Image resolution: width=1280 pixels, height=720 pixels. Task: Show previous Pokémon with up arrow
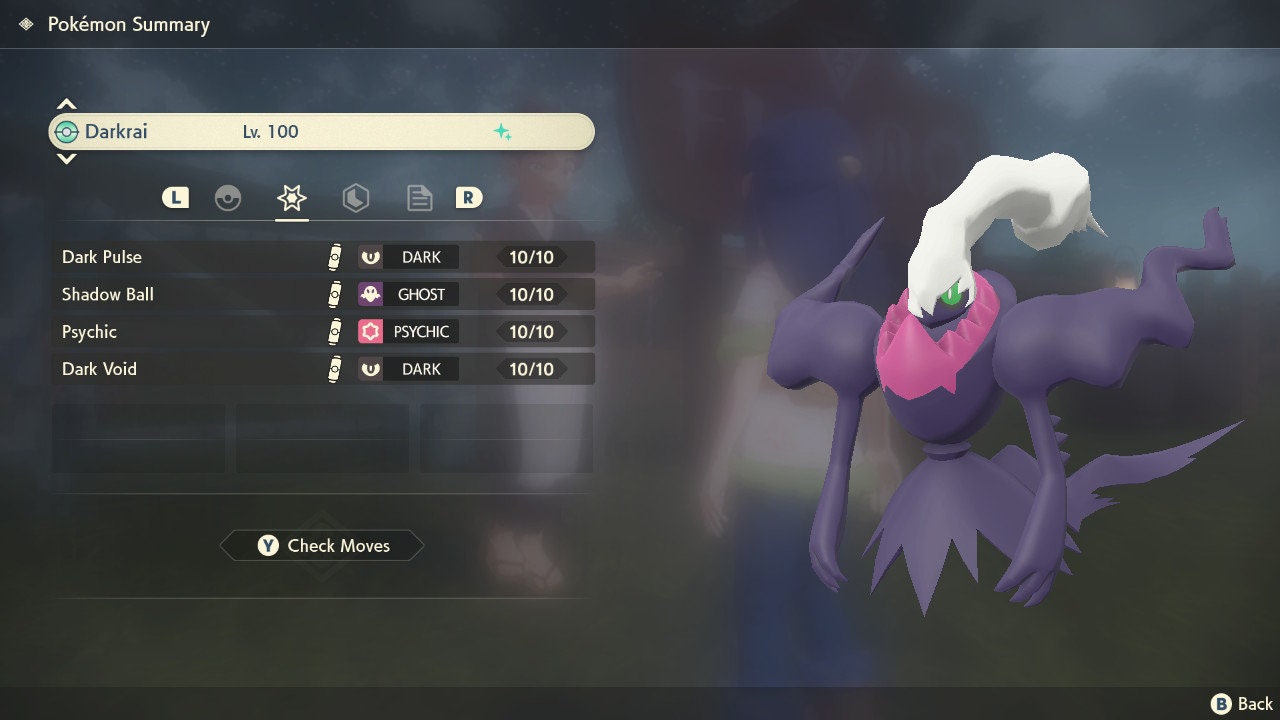(x=66, y=104)
